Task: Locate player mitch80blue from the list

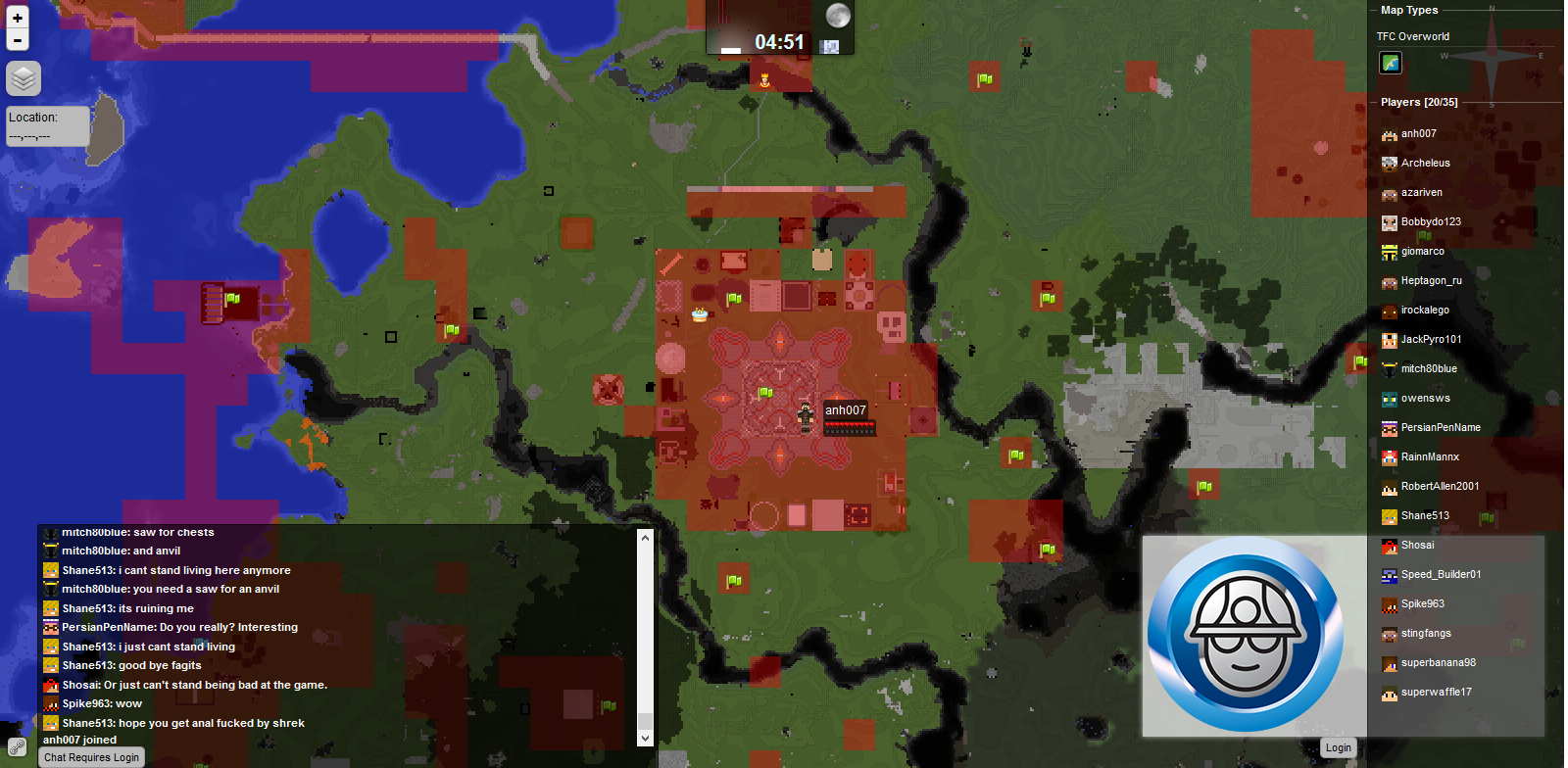Action: click(1428, 369)
